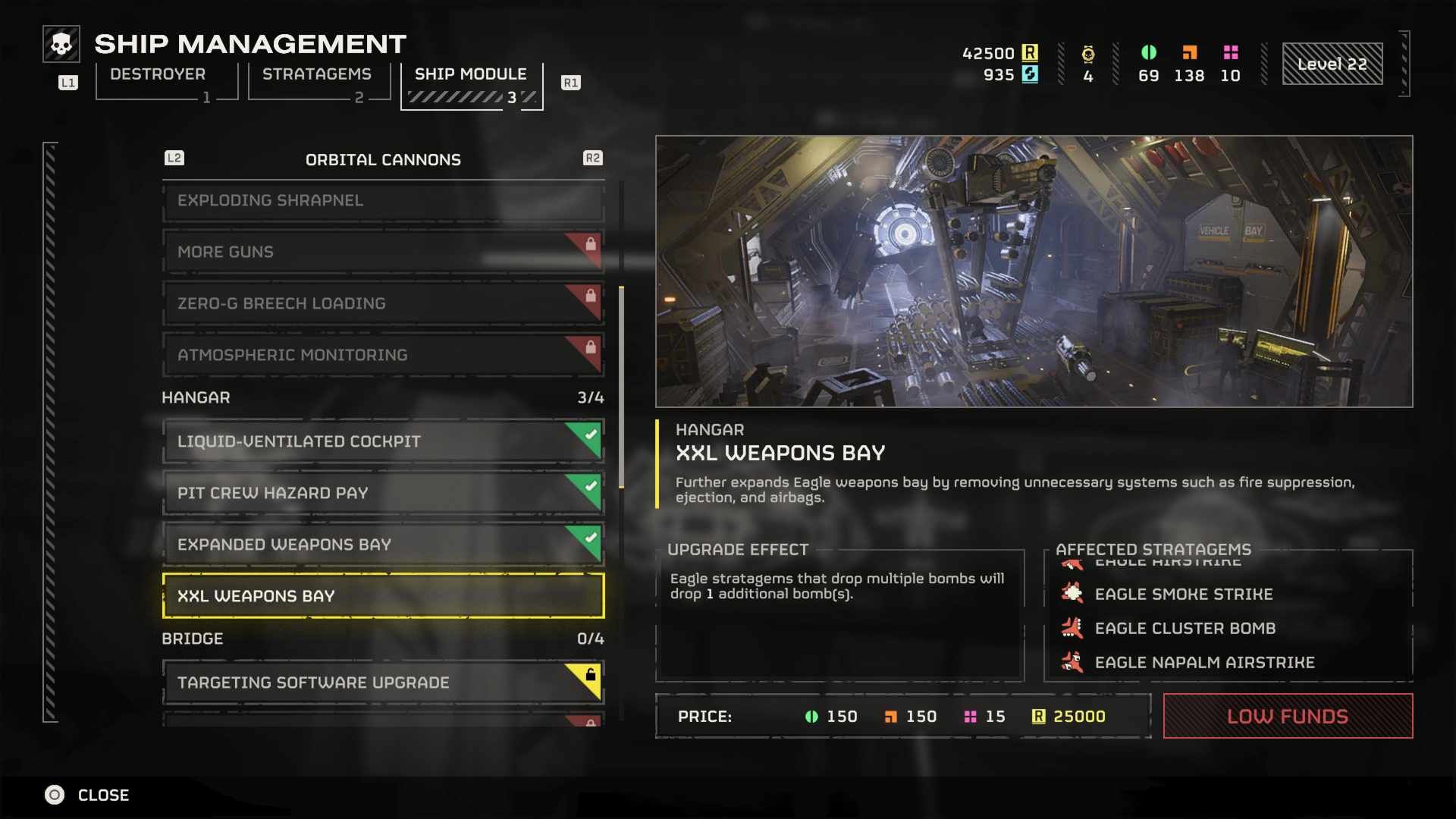Choose the Pit Crew Hazard Pay upgrade
This screenshot has height=819, width=1456.
[x=383, y=494]
